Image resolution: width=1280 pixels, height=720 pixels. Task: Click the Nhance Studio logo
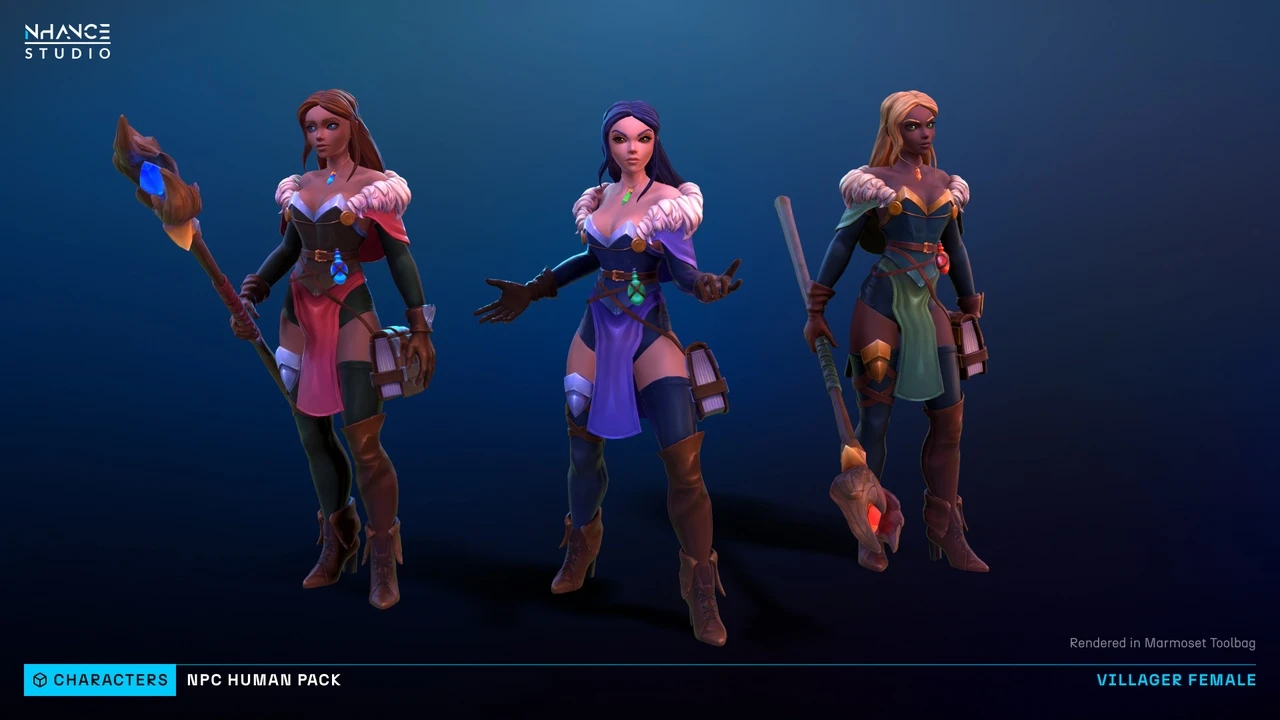click(x=67, y=42)
